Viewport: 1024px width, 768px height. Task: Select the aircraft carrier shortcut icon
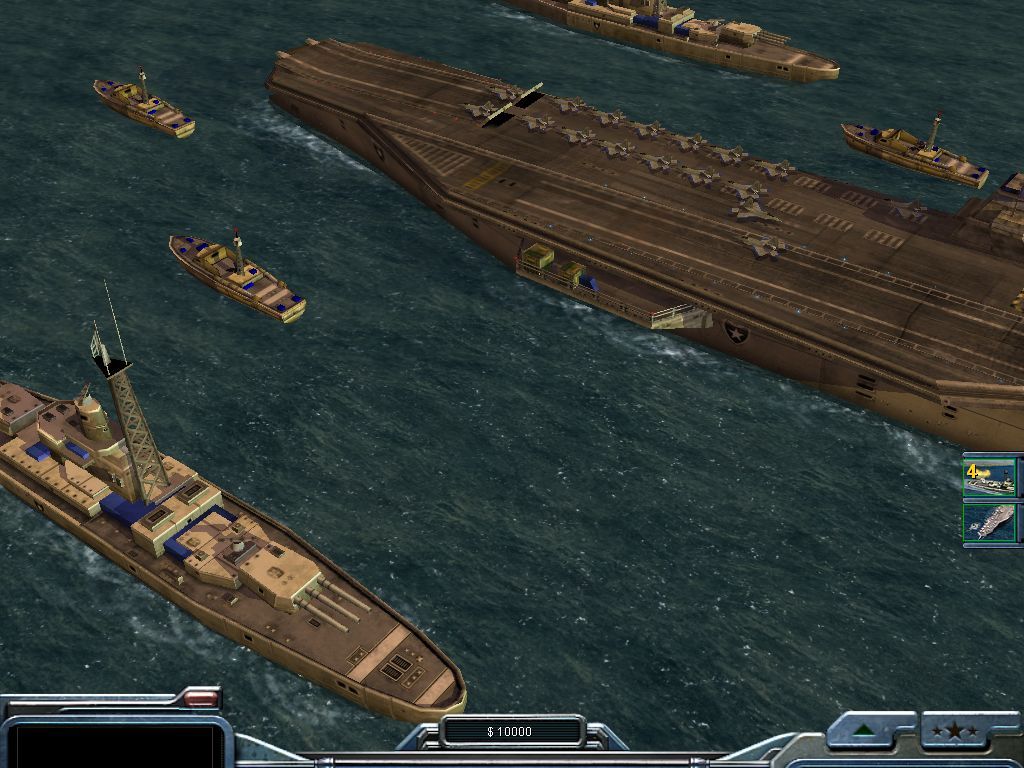click(x=990, y=523)
